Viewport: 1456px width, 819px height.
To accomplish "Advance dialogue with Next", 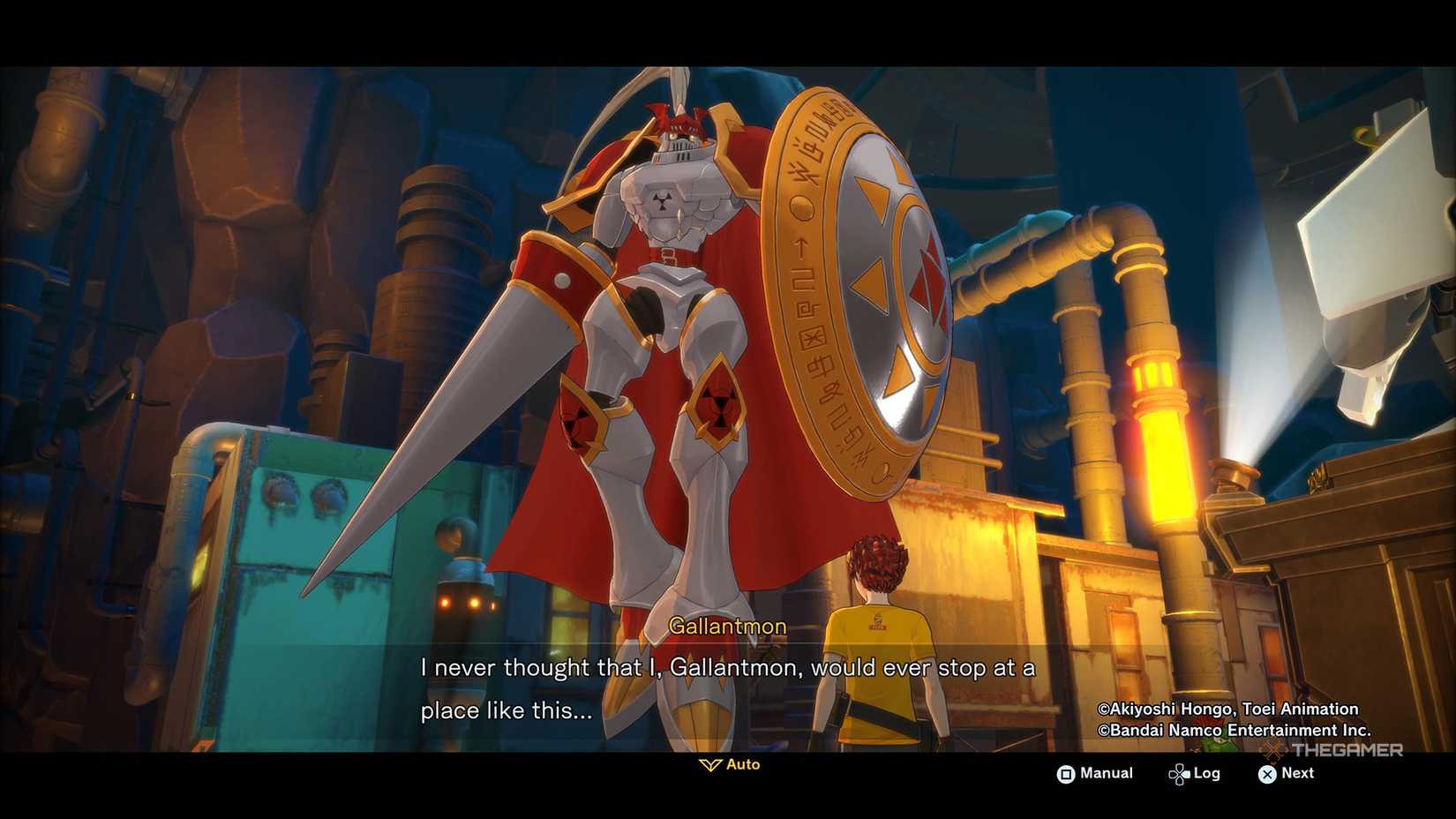I will click(1297, 774).
